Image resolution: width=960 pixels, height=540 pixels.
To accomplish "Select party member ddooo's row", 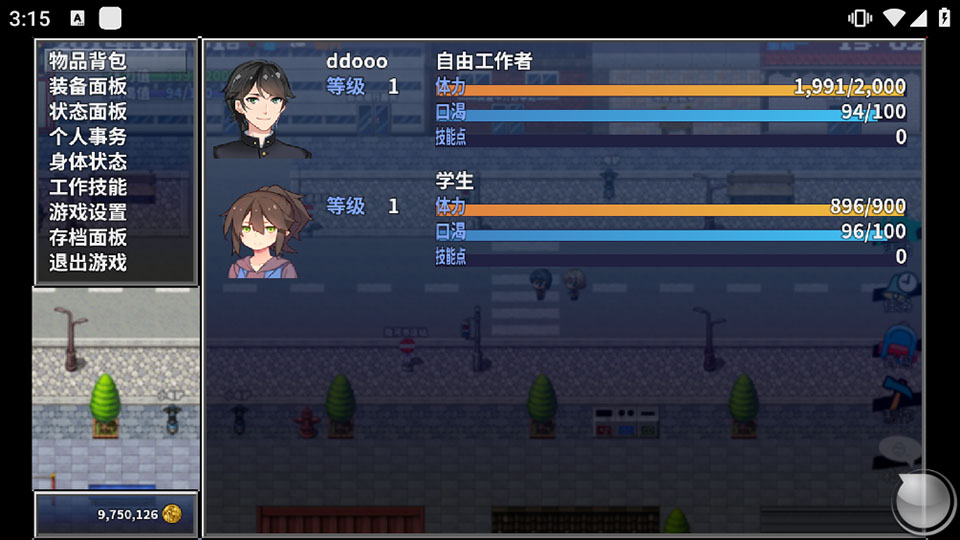I will [x=560, y=100].
